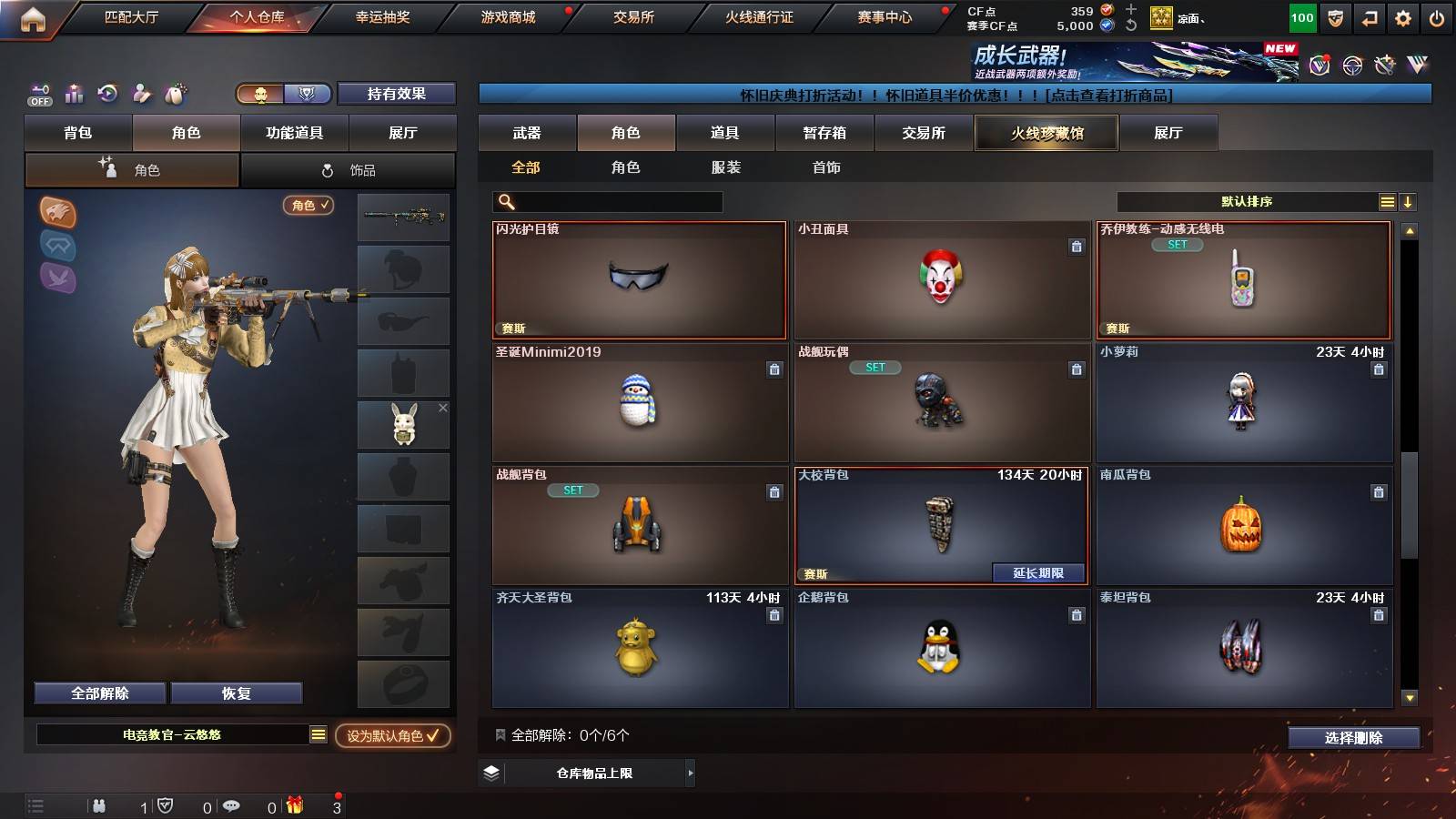Click the bar-chart statistics icon in top-left toolbar
The width and height of the screenshot is (1456, 819).
tap(74, 94)
